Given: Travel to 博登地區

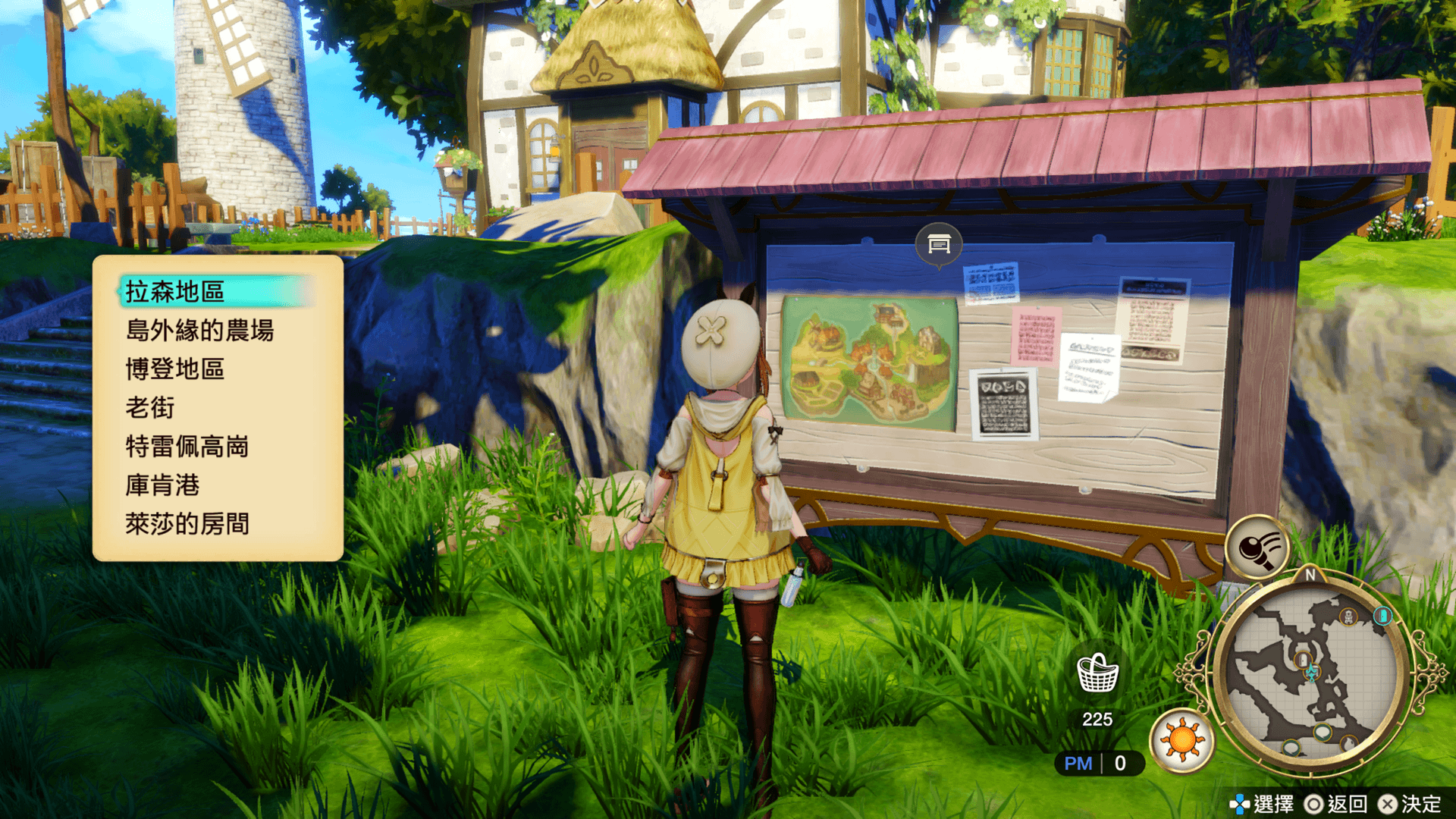Looking at the screenshot, I should click(x=175, y=369).
